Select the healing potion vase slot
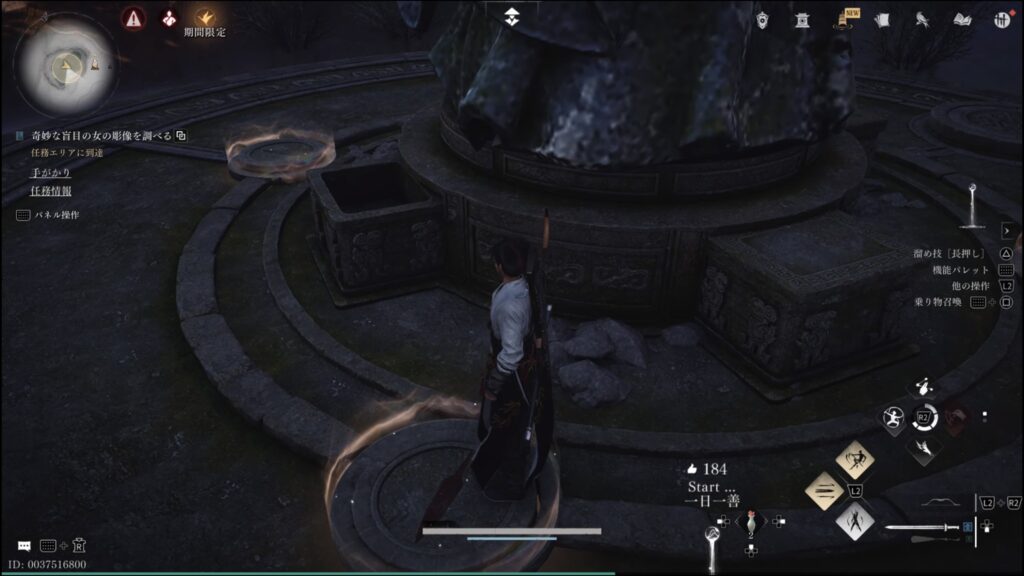 tap(750, 523)
